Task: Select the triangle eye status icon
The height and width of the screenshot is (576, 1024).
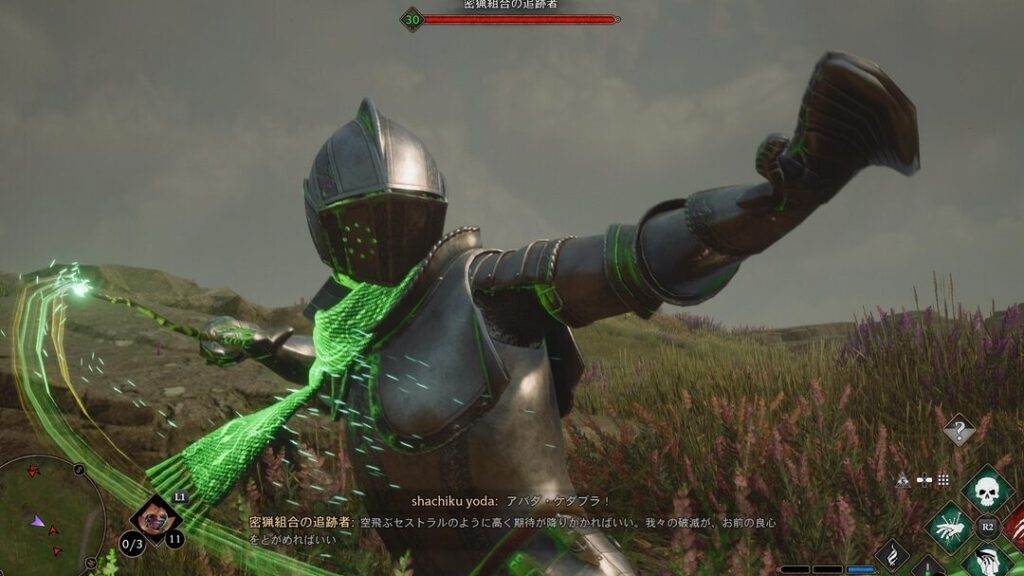Action: pyautogui.click(x=903, y=480)
